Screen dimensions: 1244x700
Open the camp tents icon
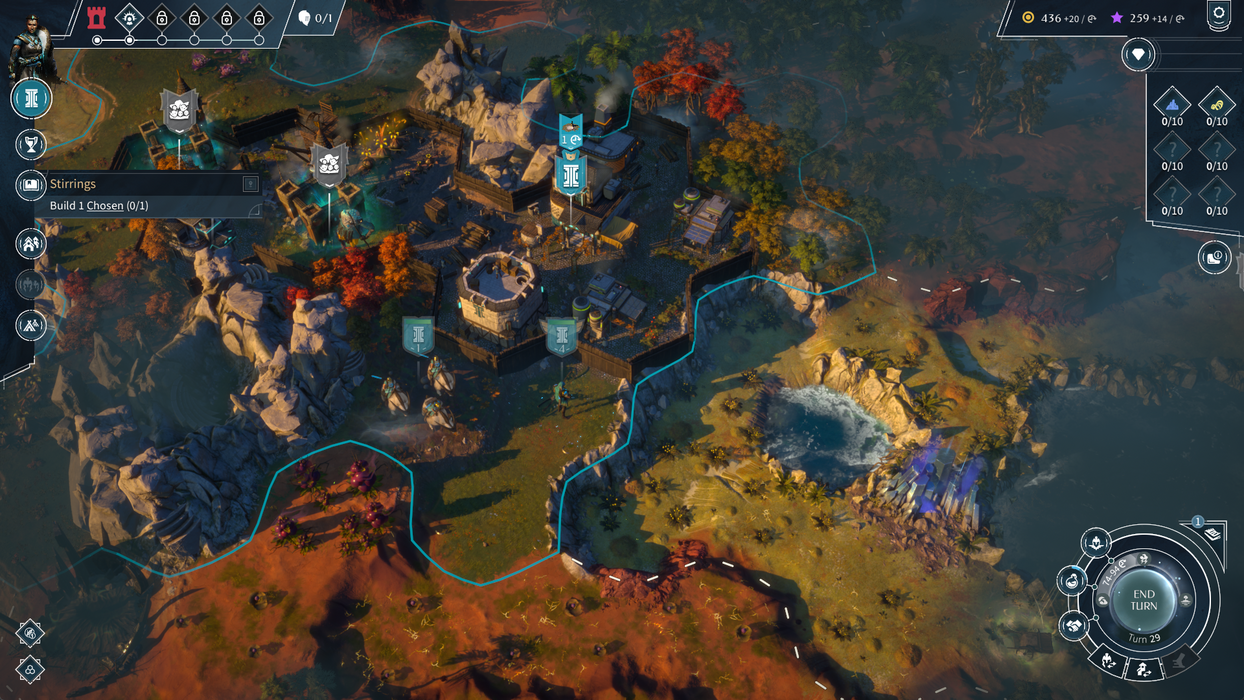tap(31, 324)
